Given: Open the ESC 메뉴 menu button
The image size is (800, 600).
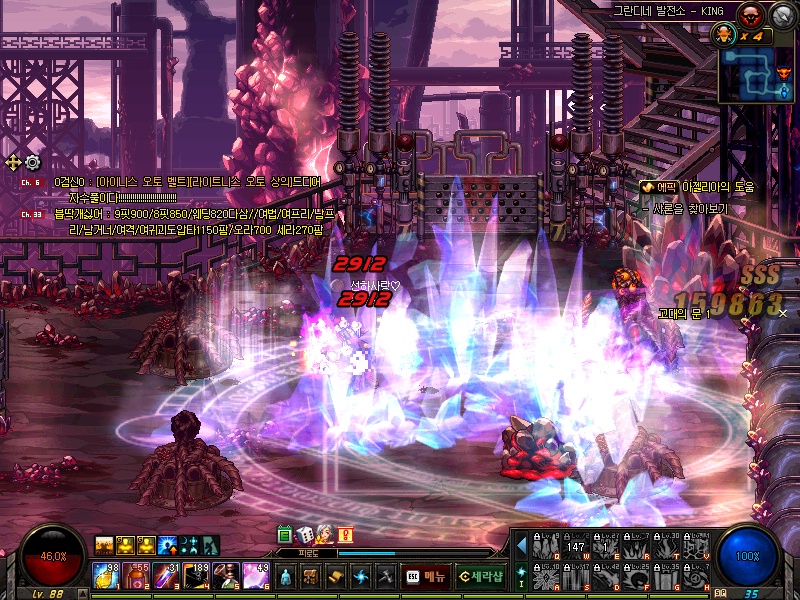Looking at the screenshot, I should click(x=425, y=576).
